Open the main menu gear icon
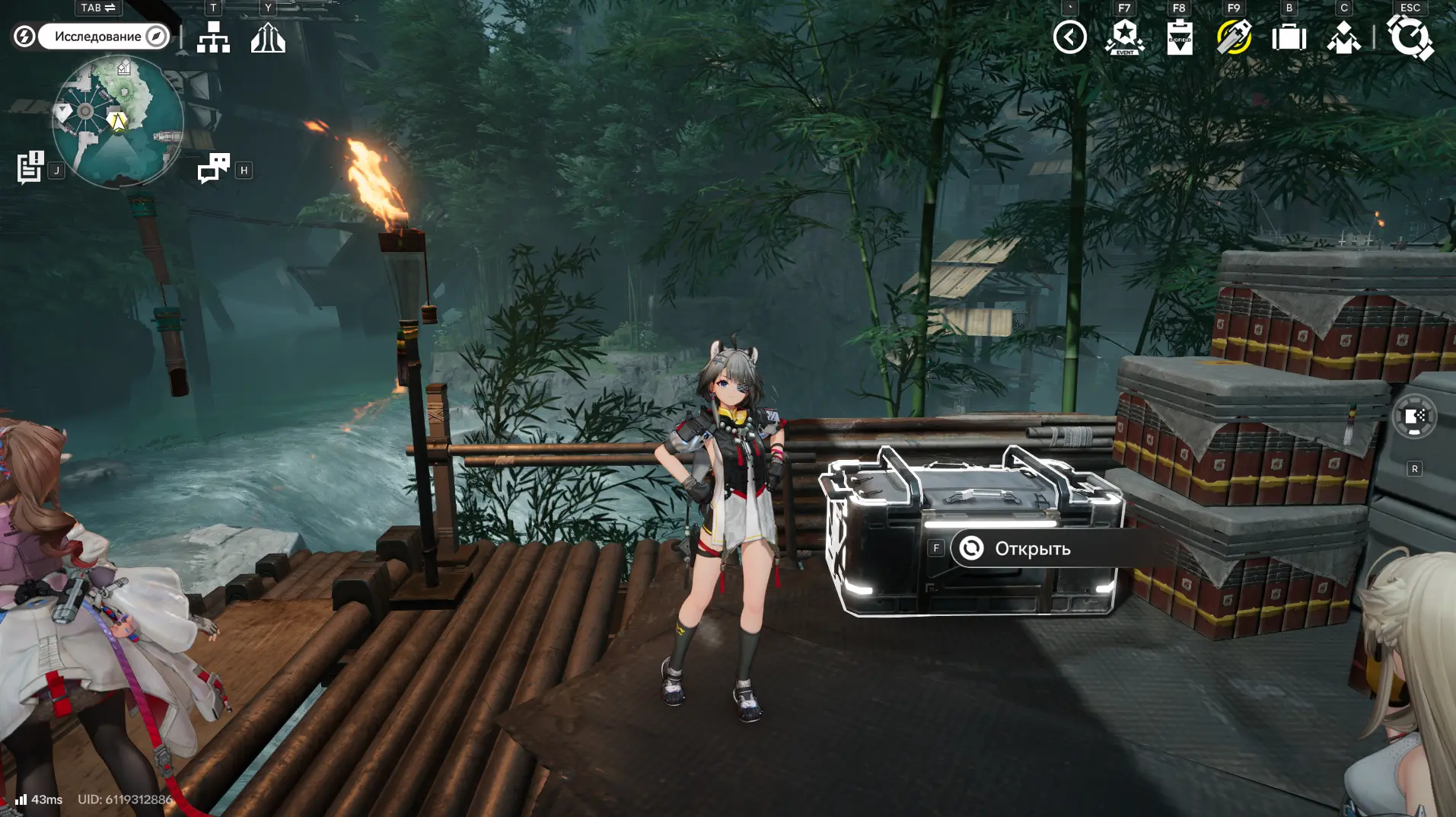This screenshot has width=1456, height=817. [1410, 37]
